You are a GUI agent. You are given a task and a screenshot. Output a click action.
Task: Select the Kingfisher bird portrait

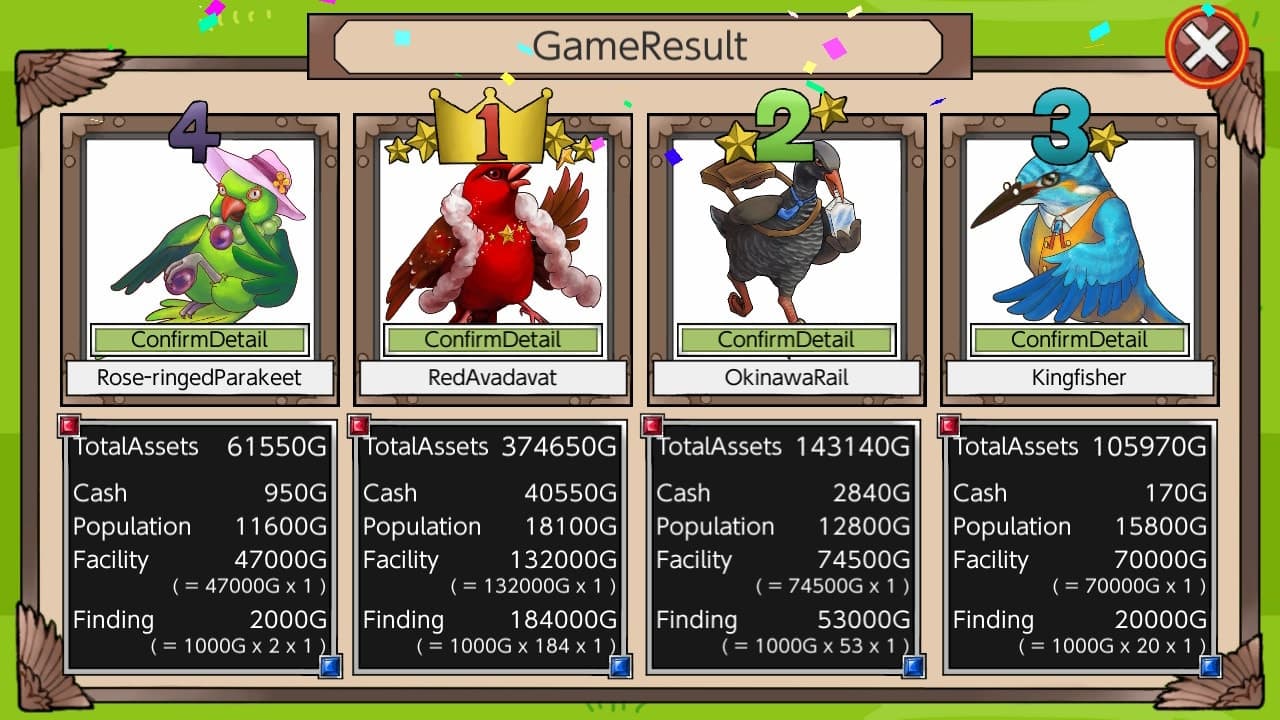coord(1077,235)
